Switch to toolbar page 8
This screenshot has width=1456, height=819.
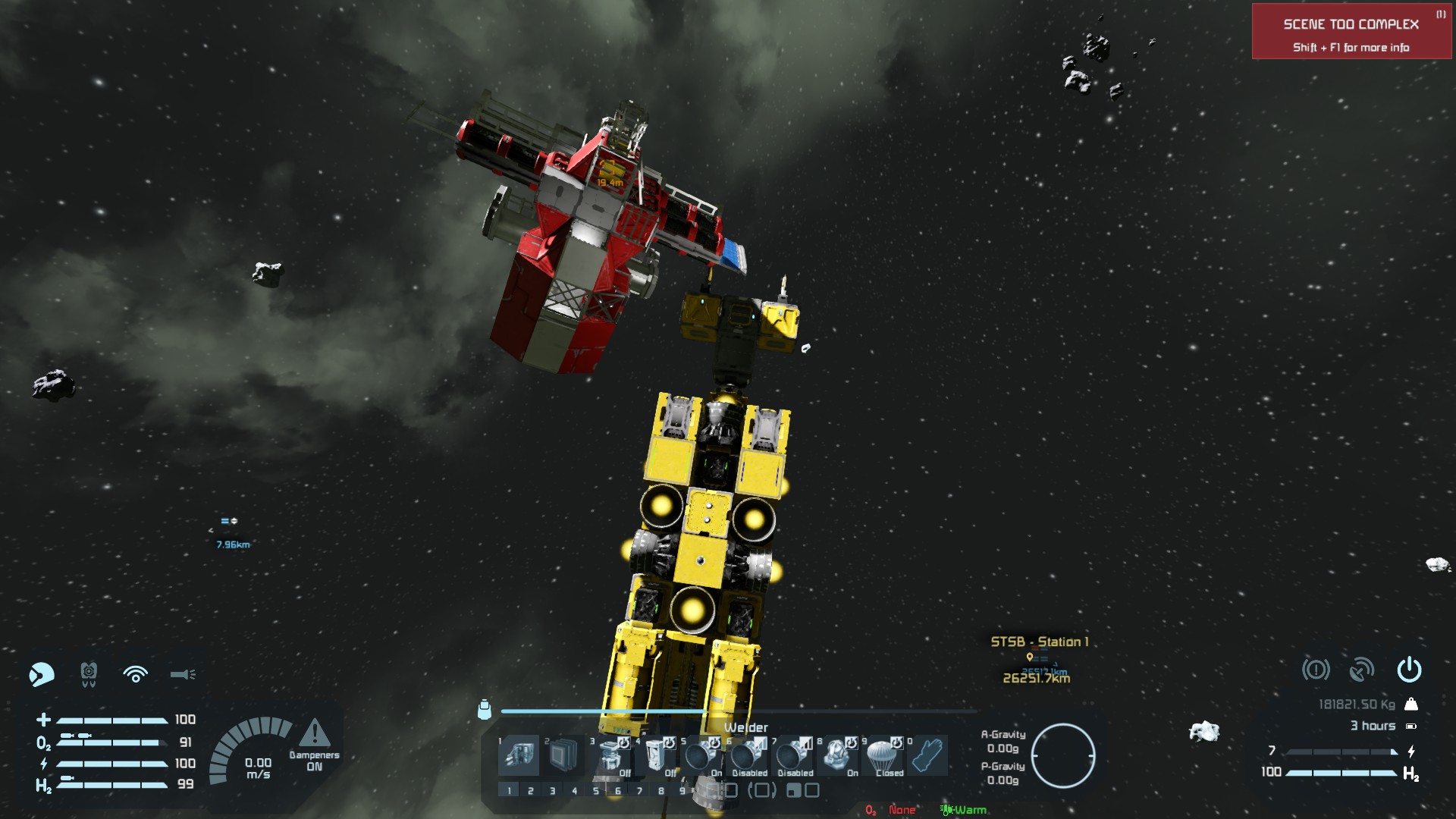pos(661,791)
